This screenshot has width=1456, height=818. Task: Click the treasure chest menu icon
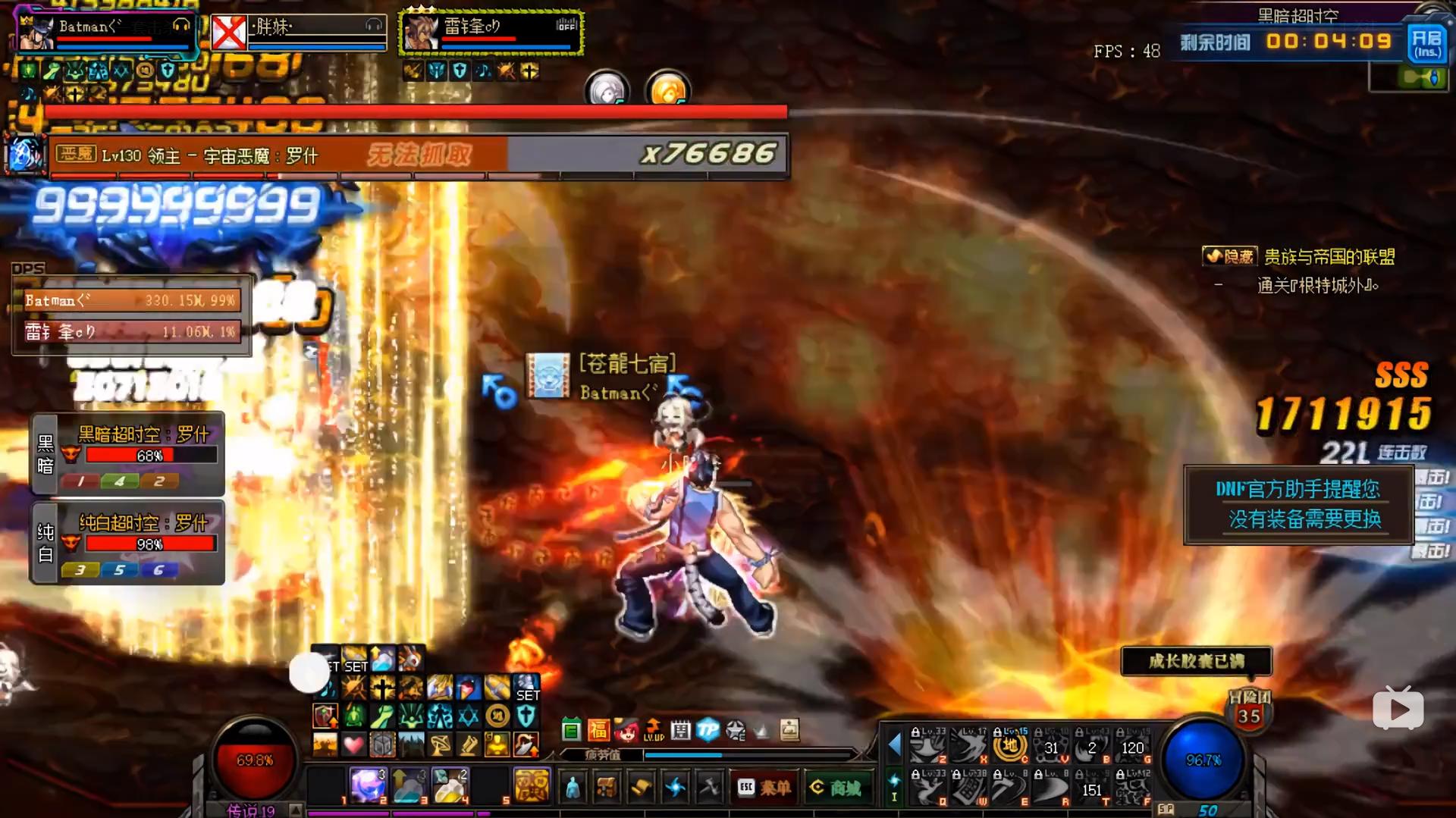pyautogui.click(x=606, y=788)
